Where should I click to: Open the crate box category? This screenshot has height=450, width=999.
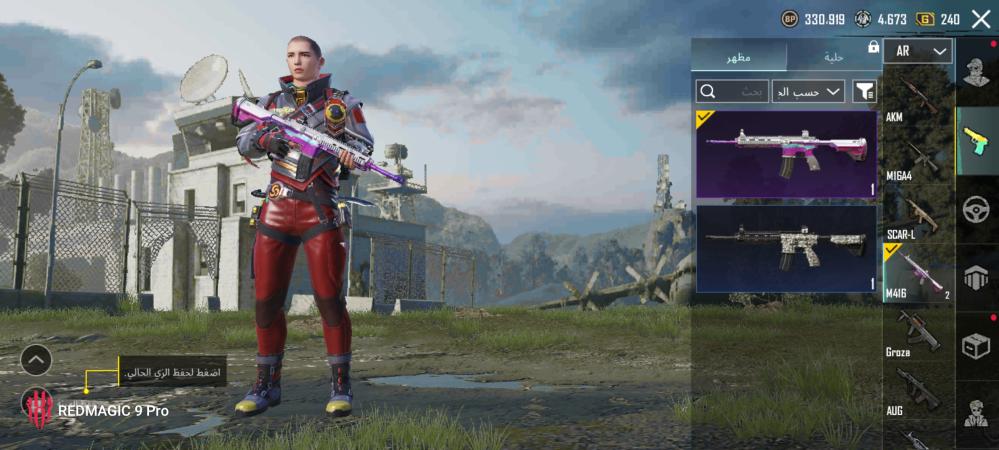tap(976, 345)
